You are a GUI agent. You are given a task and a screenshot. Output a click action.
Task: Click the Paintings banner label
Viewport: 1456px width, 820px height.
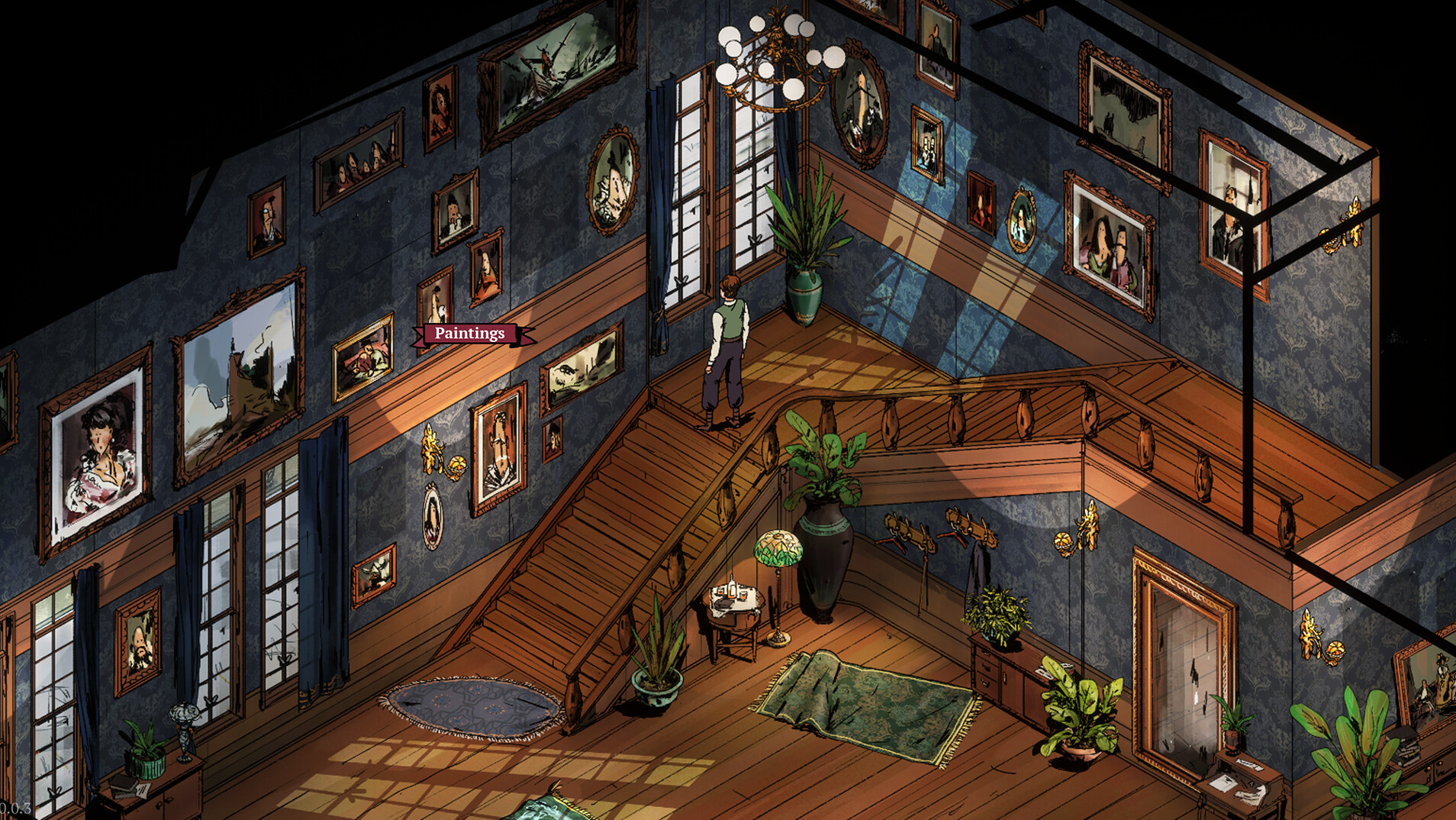[469, 334]
